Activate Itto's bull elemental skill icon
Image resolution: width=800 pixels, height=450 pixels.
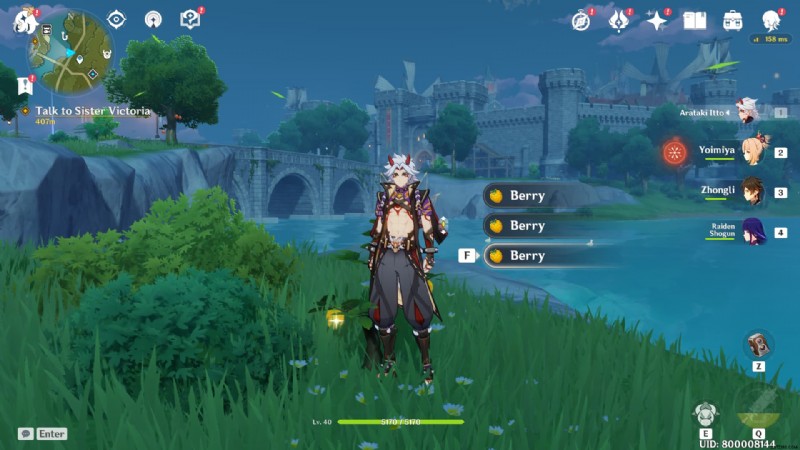click(x=706, y=414)
